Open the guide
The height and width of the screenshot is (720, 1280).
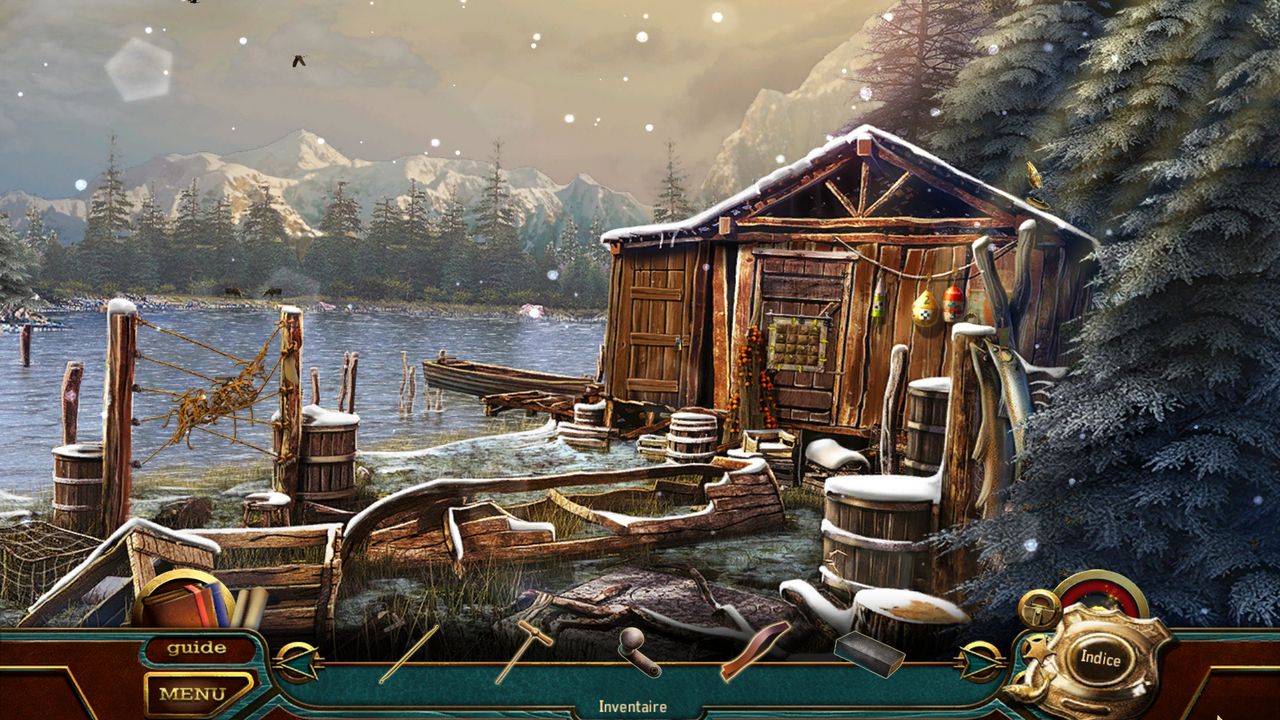pyautogui.click(x=196, y=648)
